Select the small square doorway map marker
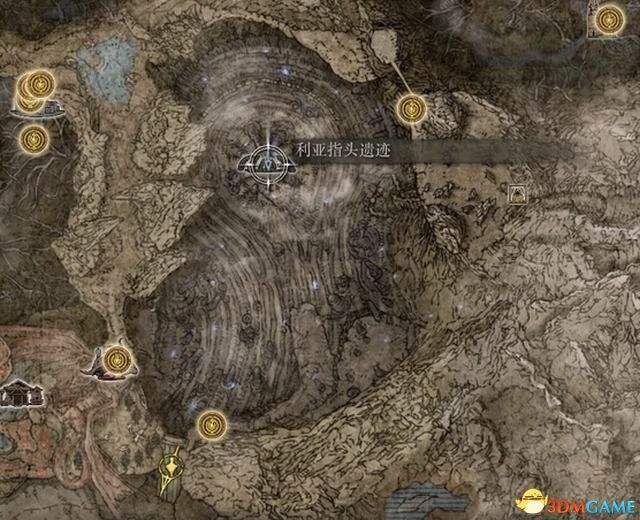The width and height of the screenshot is (640, 520). pyautogui.click(x=518, y=193)
